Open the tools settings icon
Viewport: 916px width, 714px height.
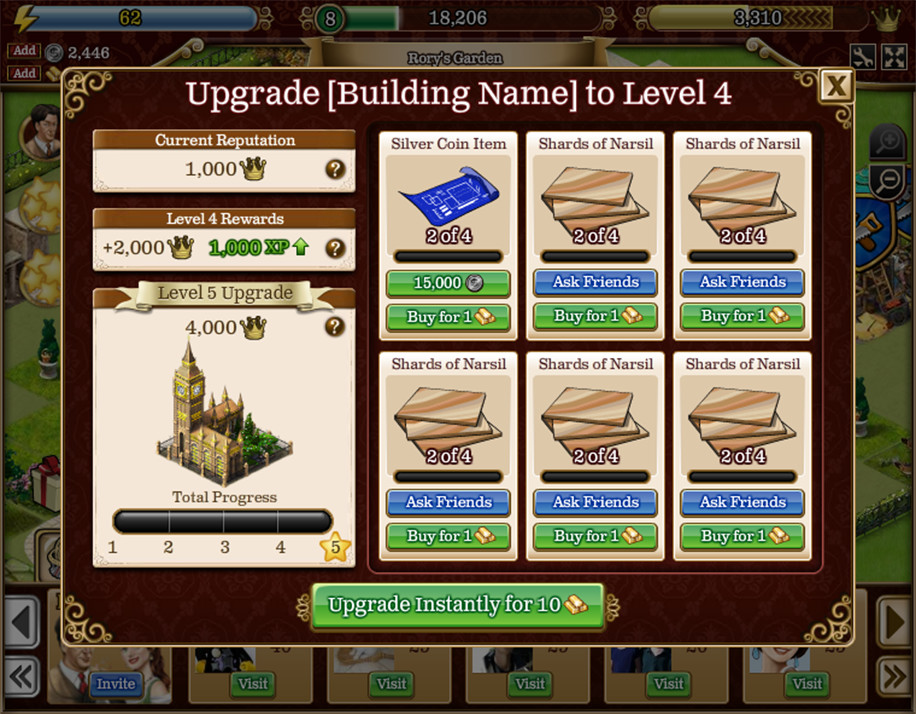[863, 56]
